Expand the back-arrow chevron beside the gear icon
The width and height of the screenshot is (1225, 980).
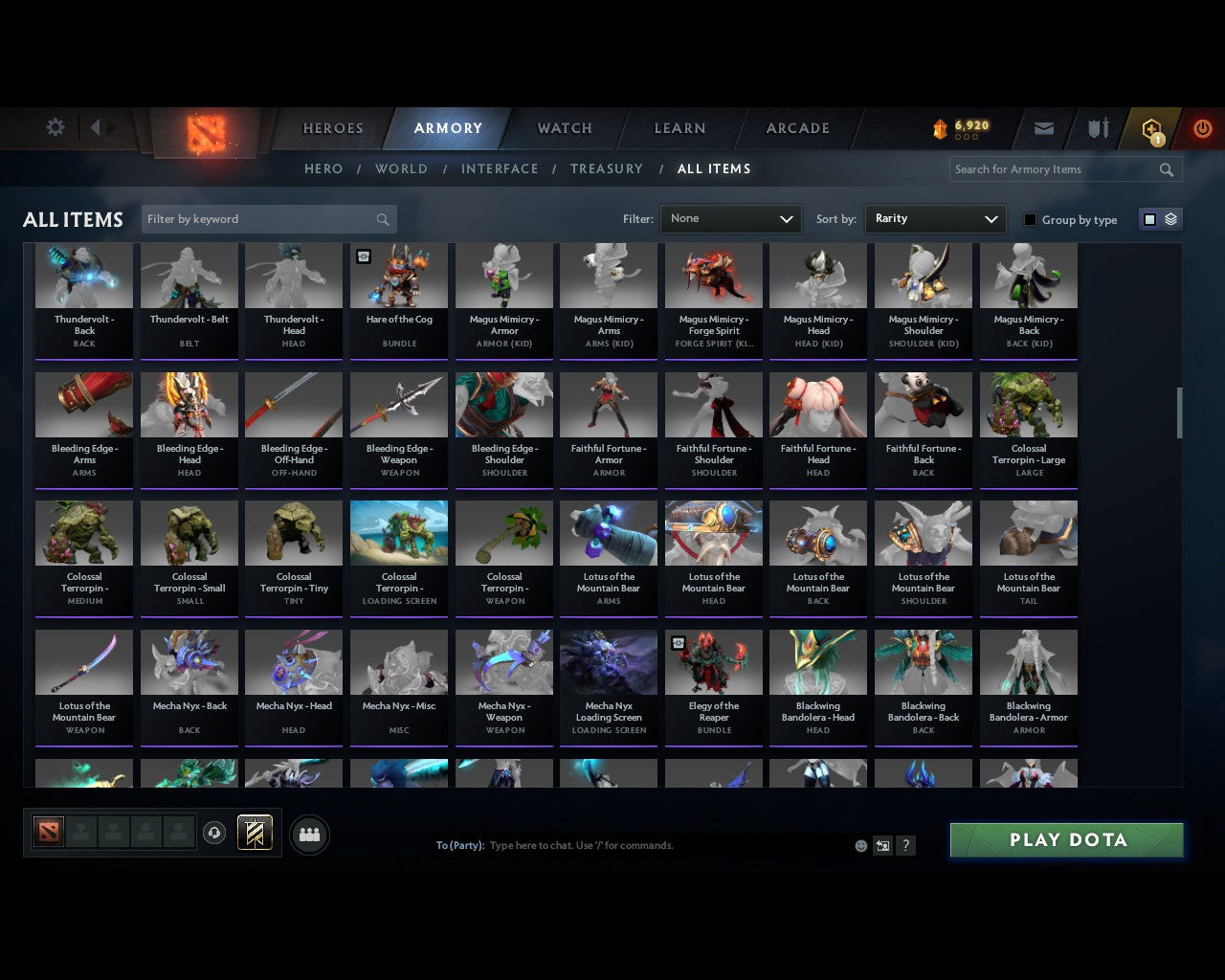coord(98,126)
